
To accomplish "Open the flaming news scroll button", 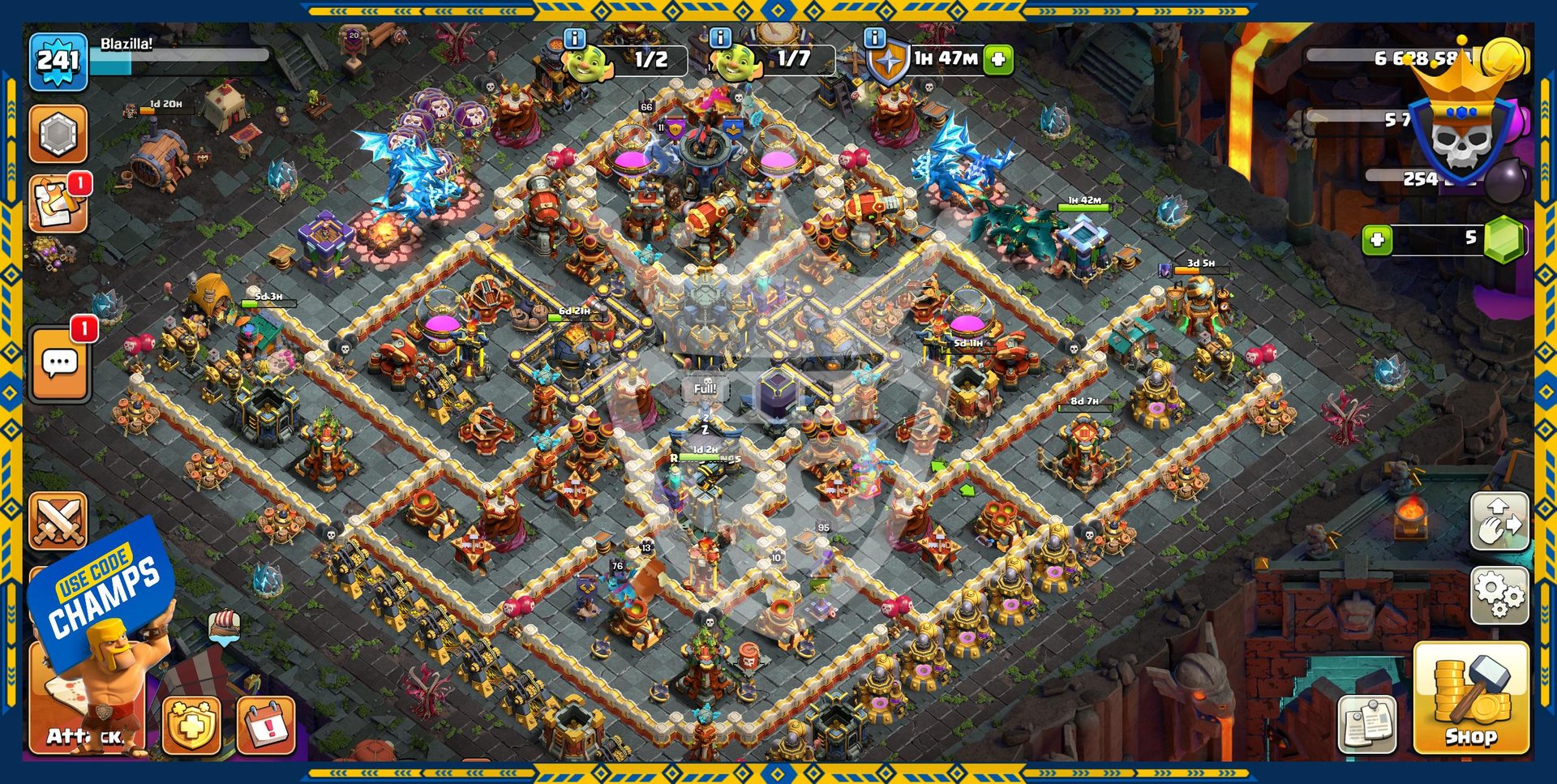I will coord(58,203).
